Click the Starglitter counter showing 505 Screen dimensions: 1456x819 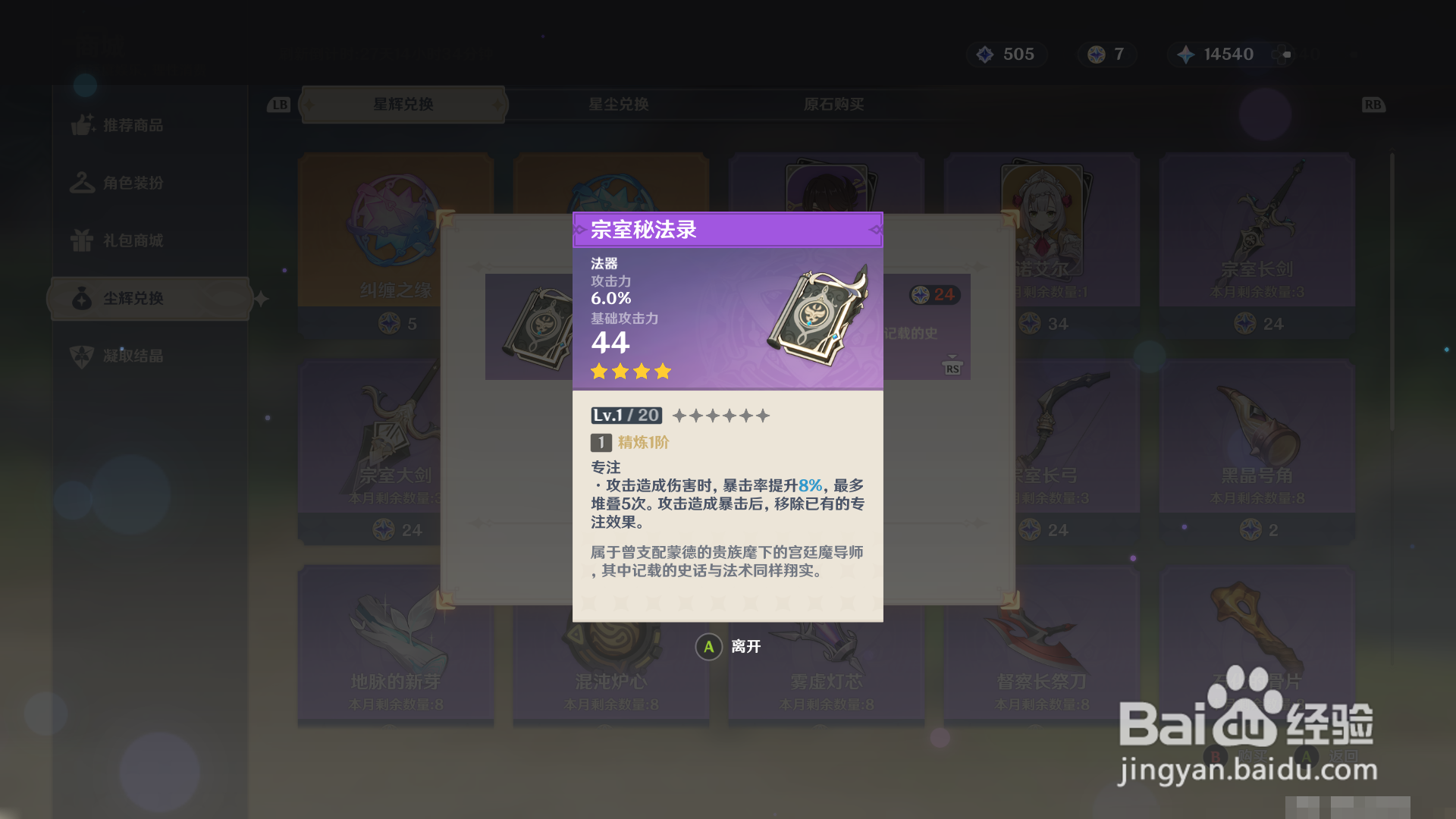[1007, 54]
